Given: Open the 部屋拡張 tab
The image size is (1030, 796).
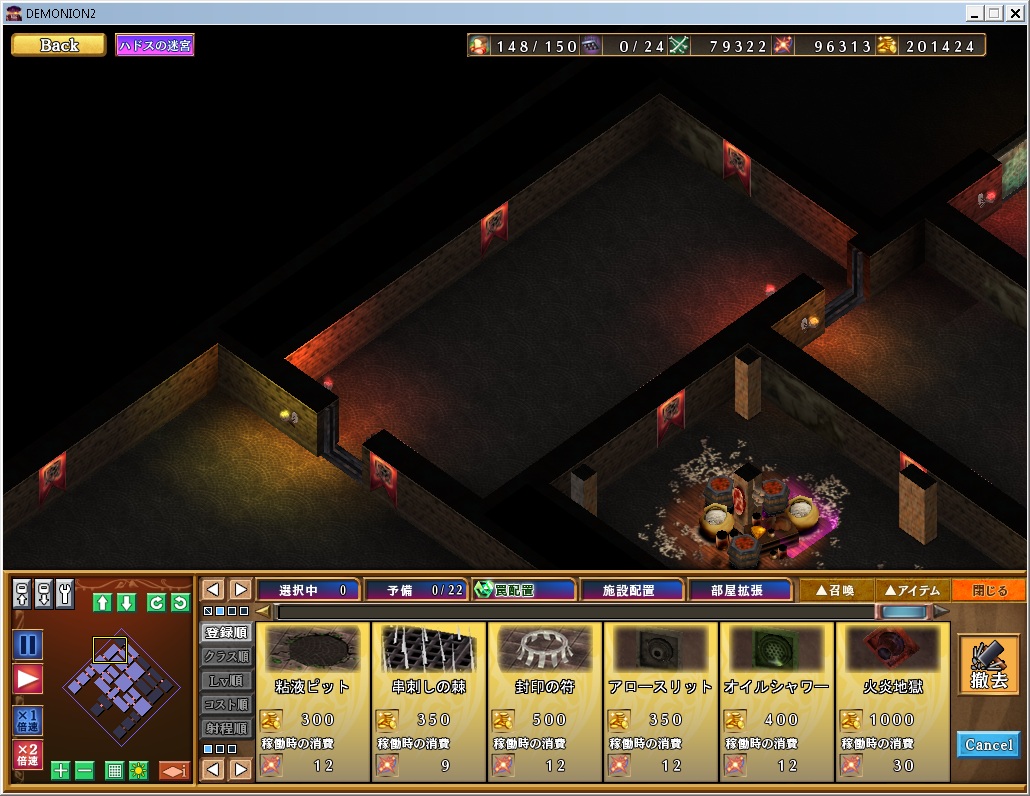Looking at the screenshot, I should 741,590.
